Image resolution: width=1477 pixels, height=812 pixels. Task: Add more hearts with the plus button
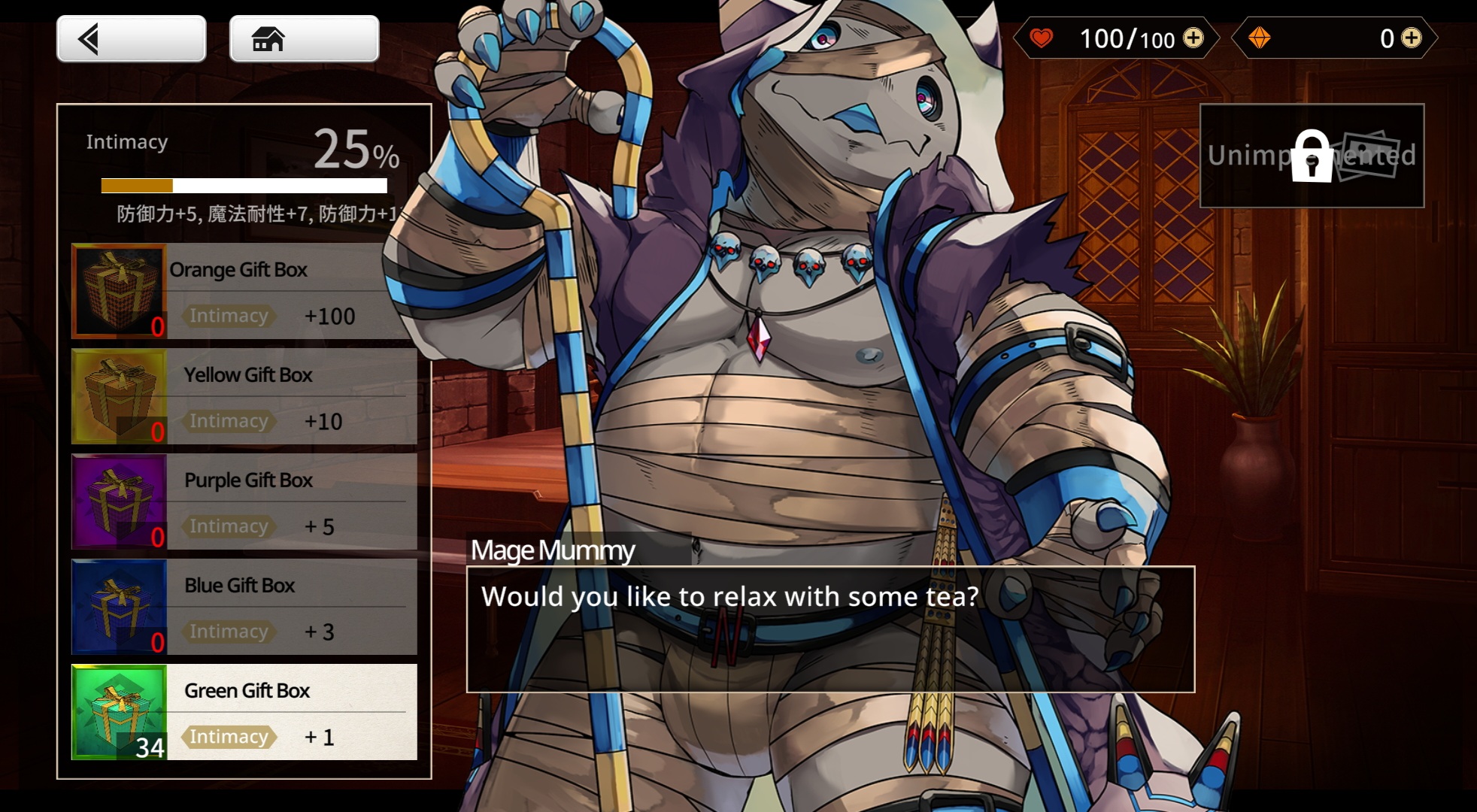coord(1193,38)
